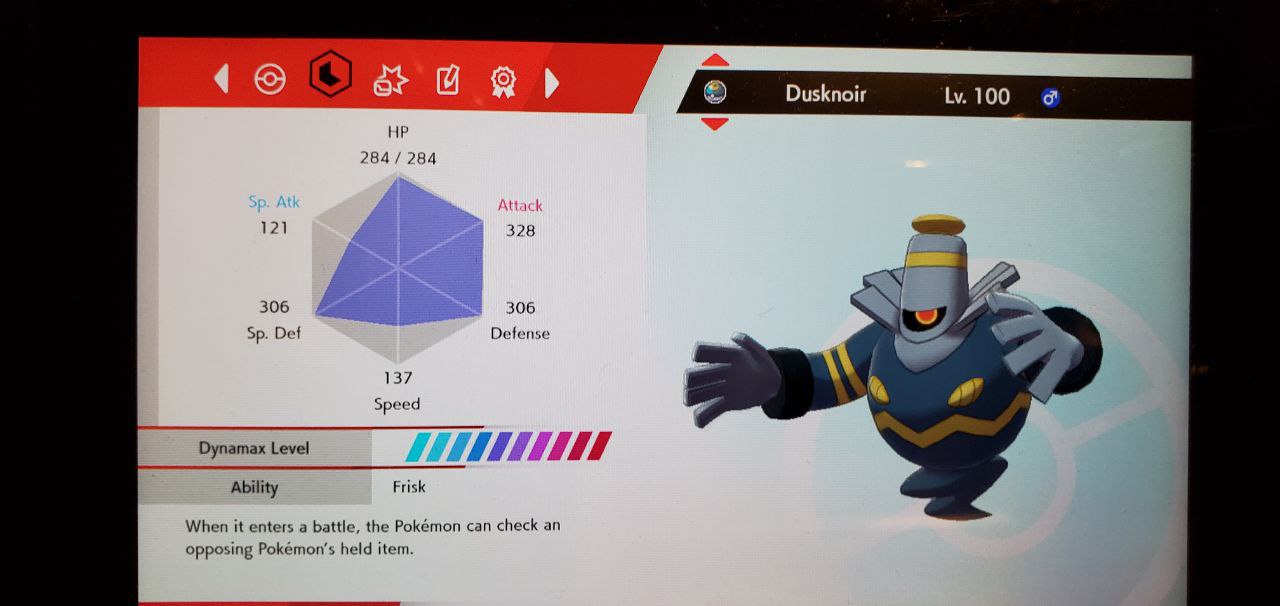
Task: Select the Frisk ability row
Action: (x=408, y=487)
